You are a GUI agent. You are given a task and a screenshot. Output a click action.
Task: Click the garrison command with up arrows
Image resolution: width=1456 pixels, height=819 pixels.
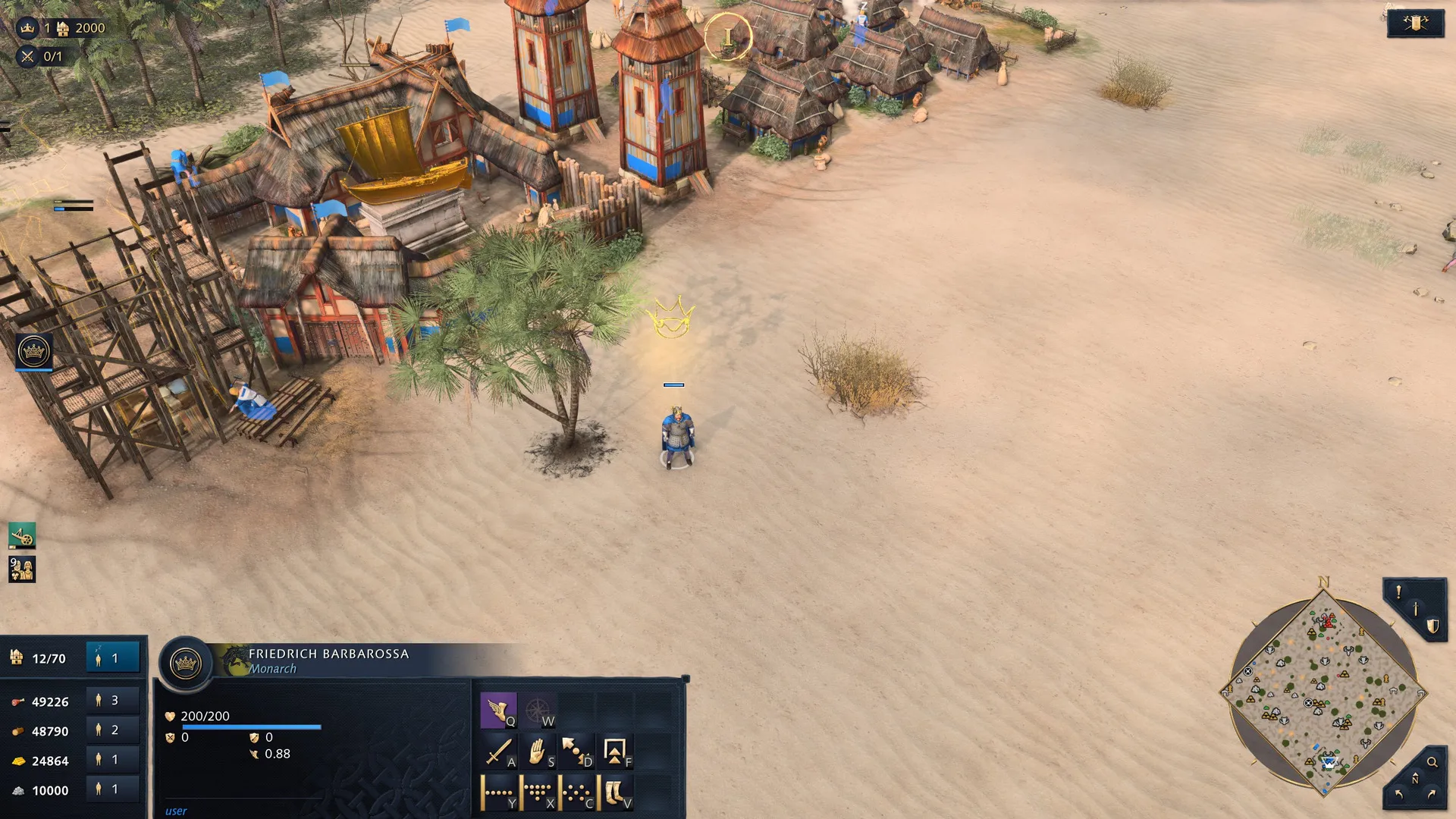[x=615, y=752]
